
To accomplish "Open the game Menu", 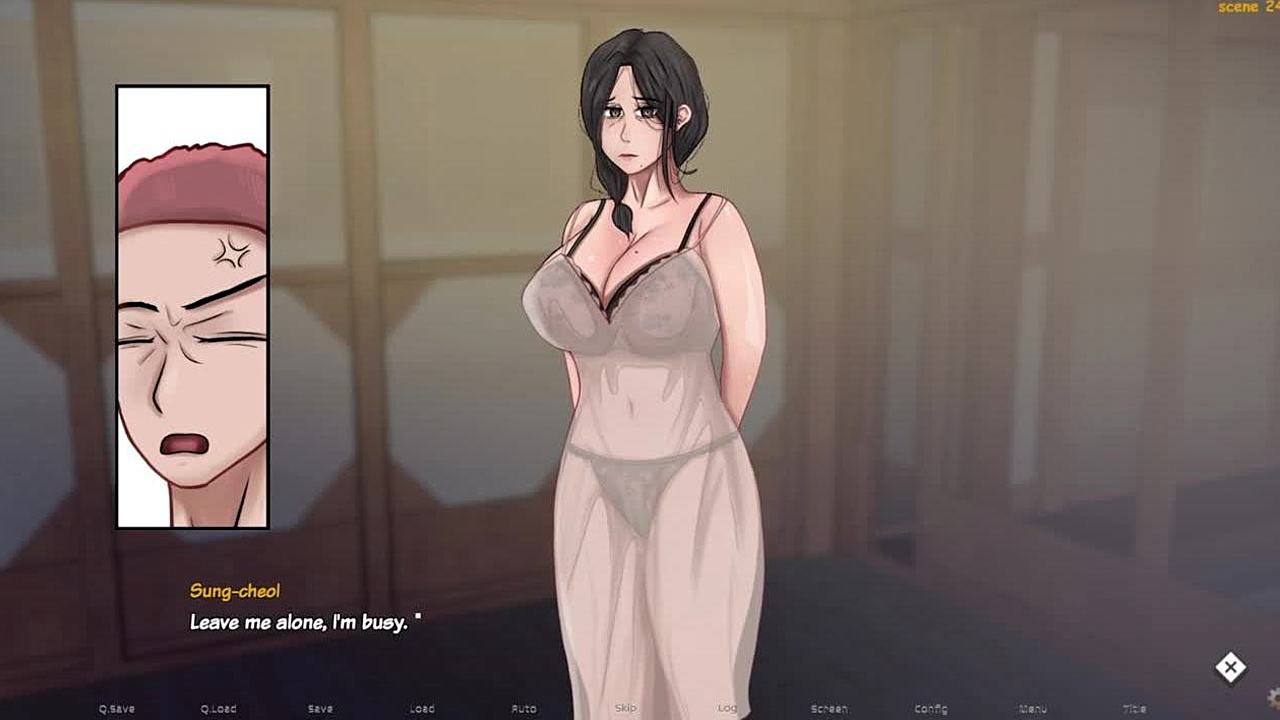I will click(1032, 709).
